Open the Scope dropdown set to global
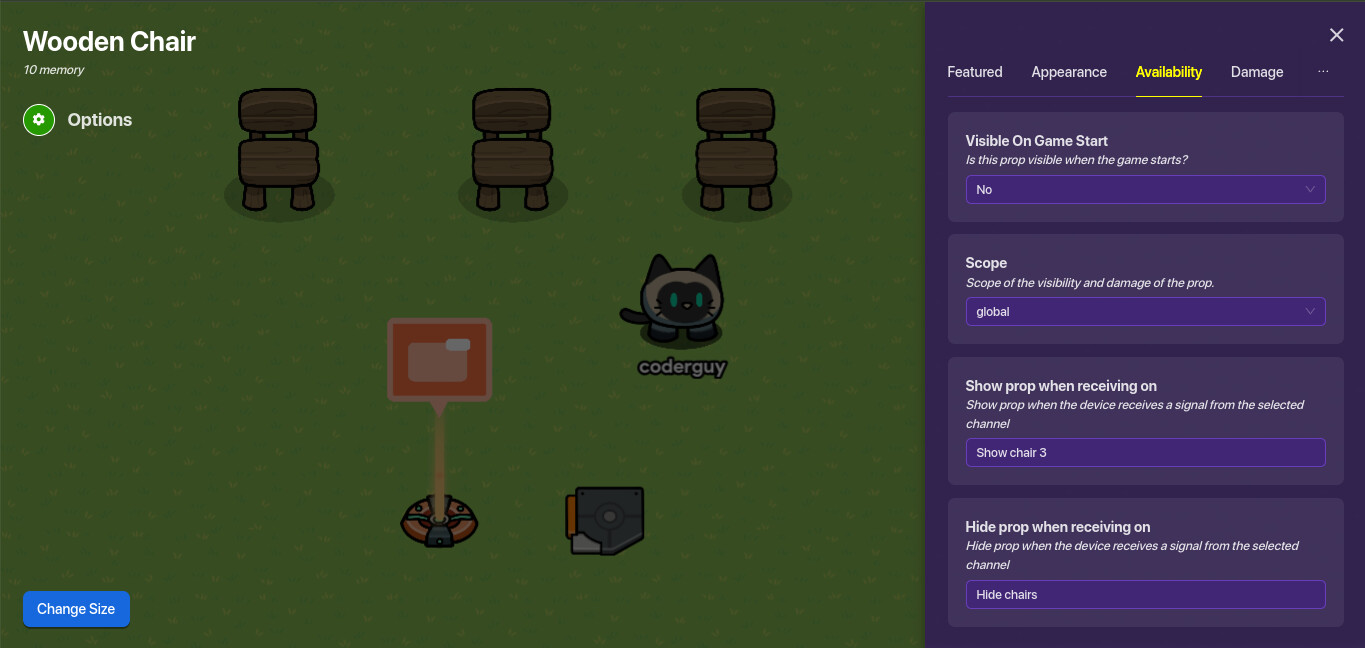Screen dimensions: 1365x648 1145,312
